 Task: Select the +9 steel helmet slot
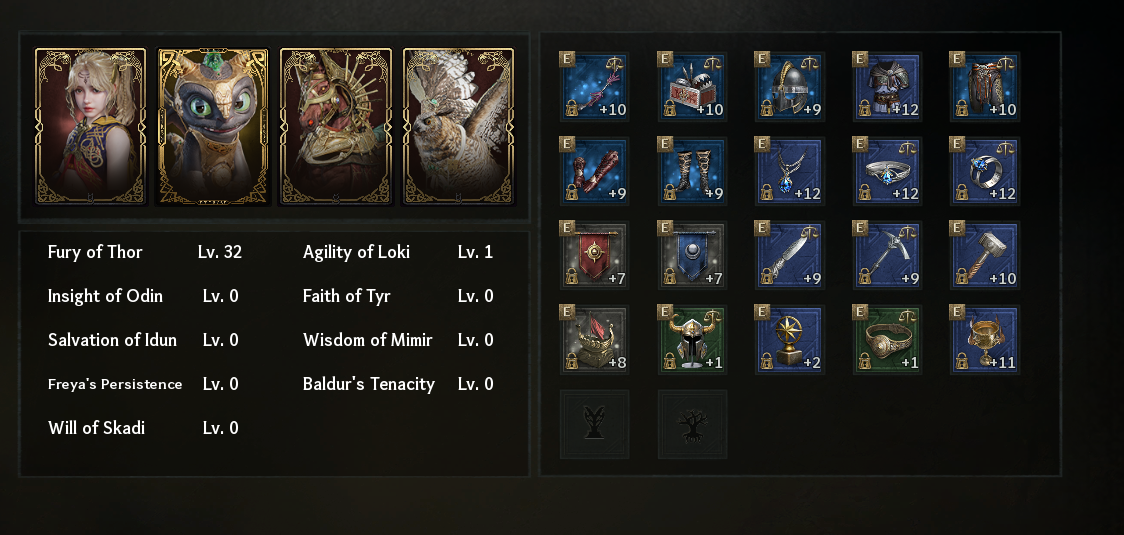click(789, 87)
